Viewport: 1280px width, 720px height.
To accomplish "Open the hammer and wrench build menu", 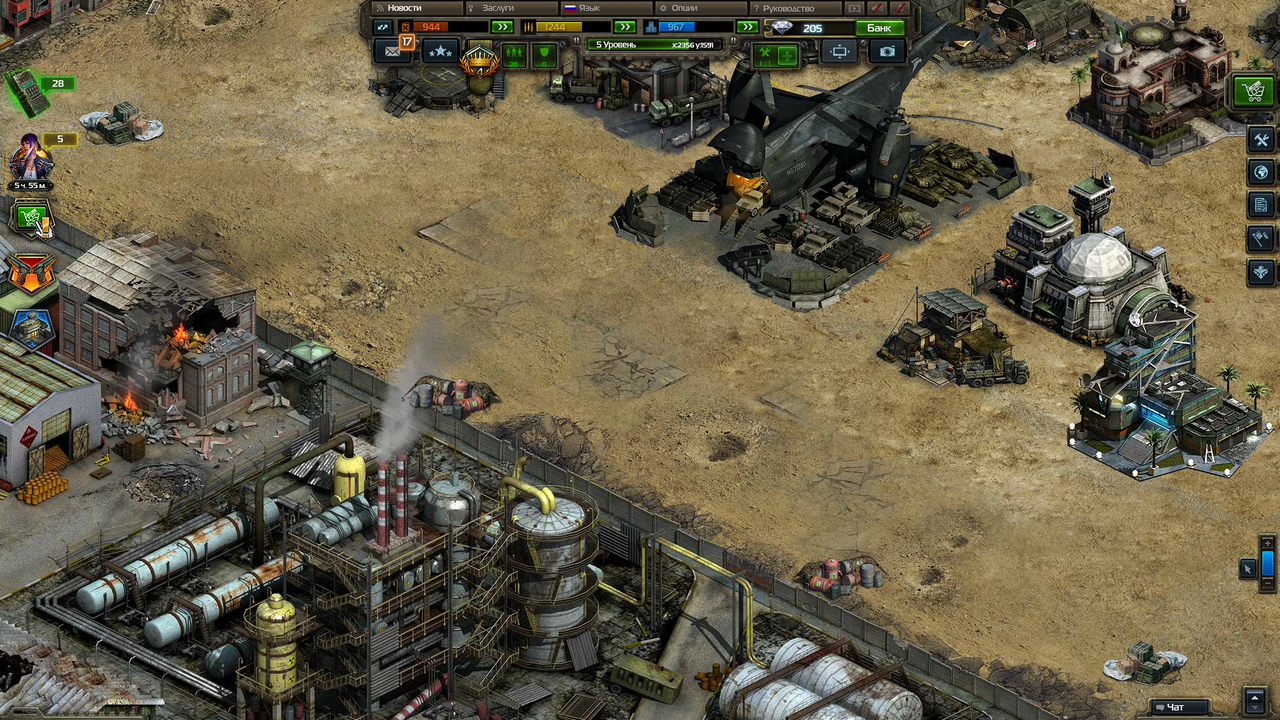I will (1261, 139).
